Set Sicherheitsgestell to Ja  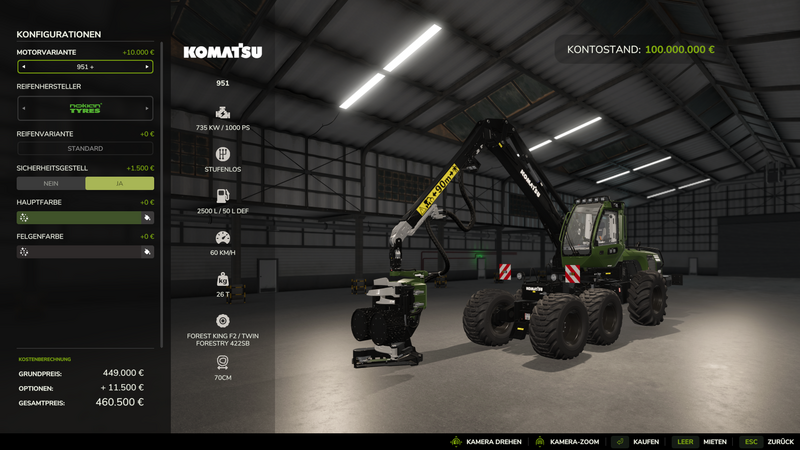120,183
